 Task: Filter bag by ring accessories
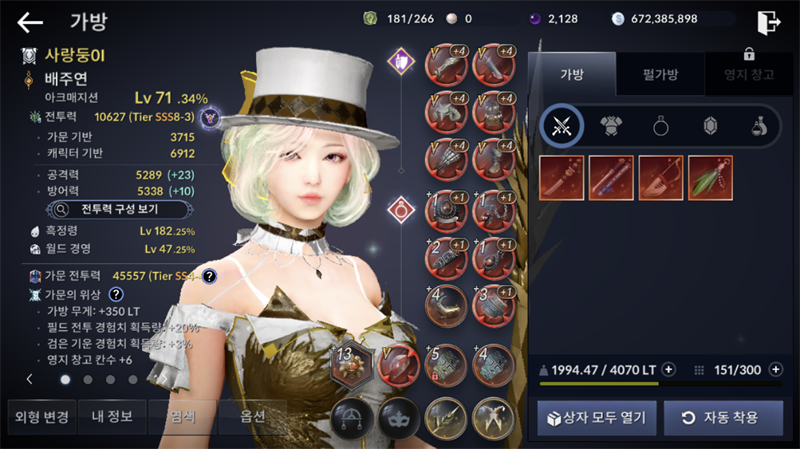pyautogui.click(x=661, y=126)
